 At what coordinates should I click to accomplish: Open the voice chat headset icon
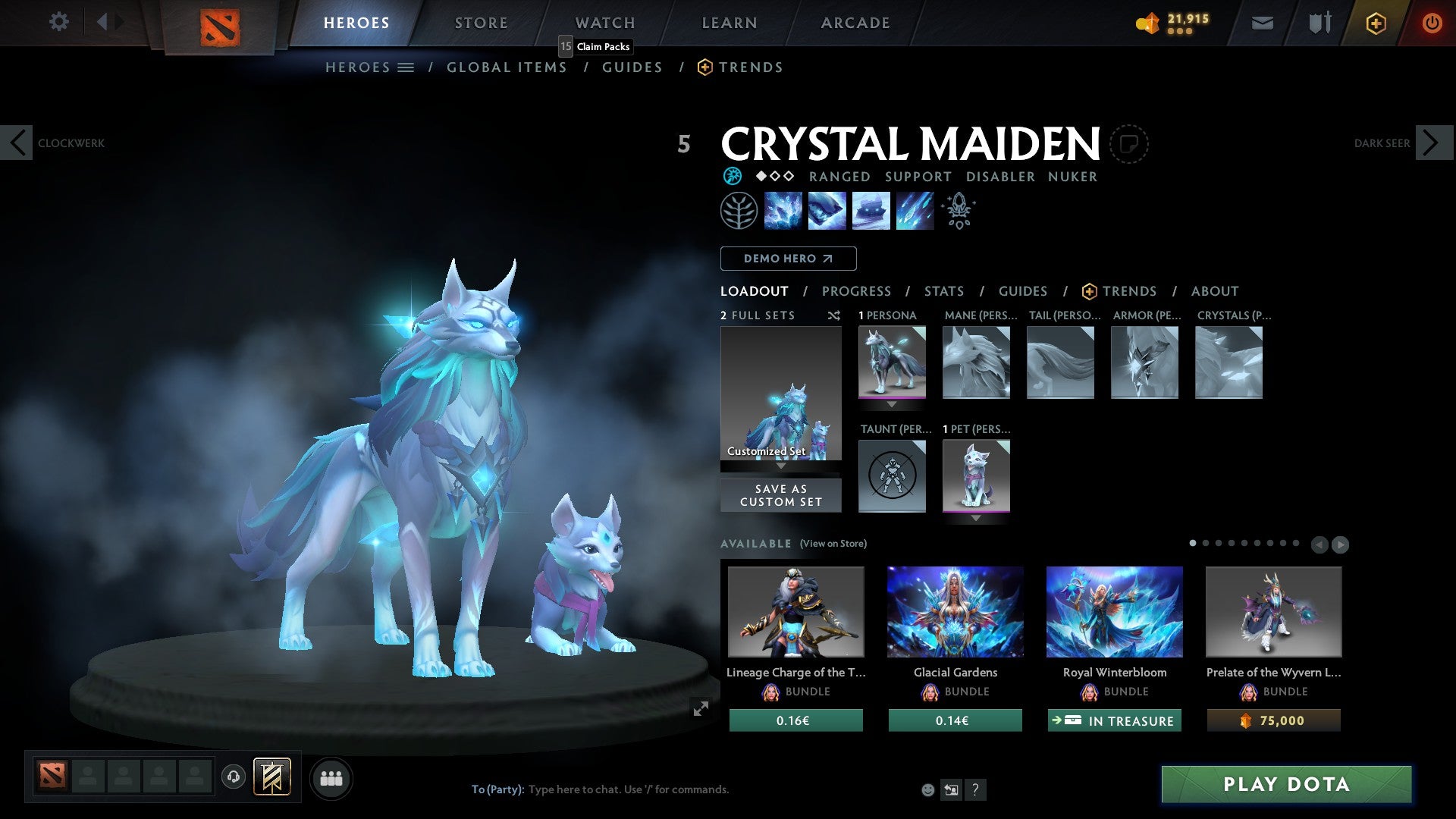click(x=232, y=777)
